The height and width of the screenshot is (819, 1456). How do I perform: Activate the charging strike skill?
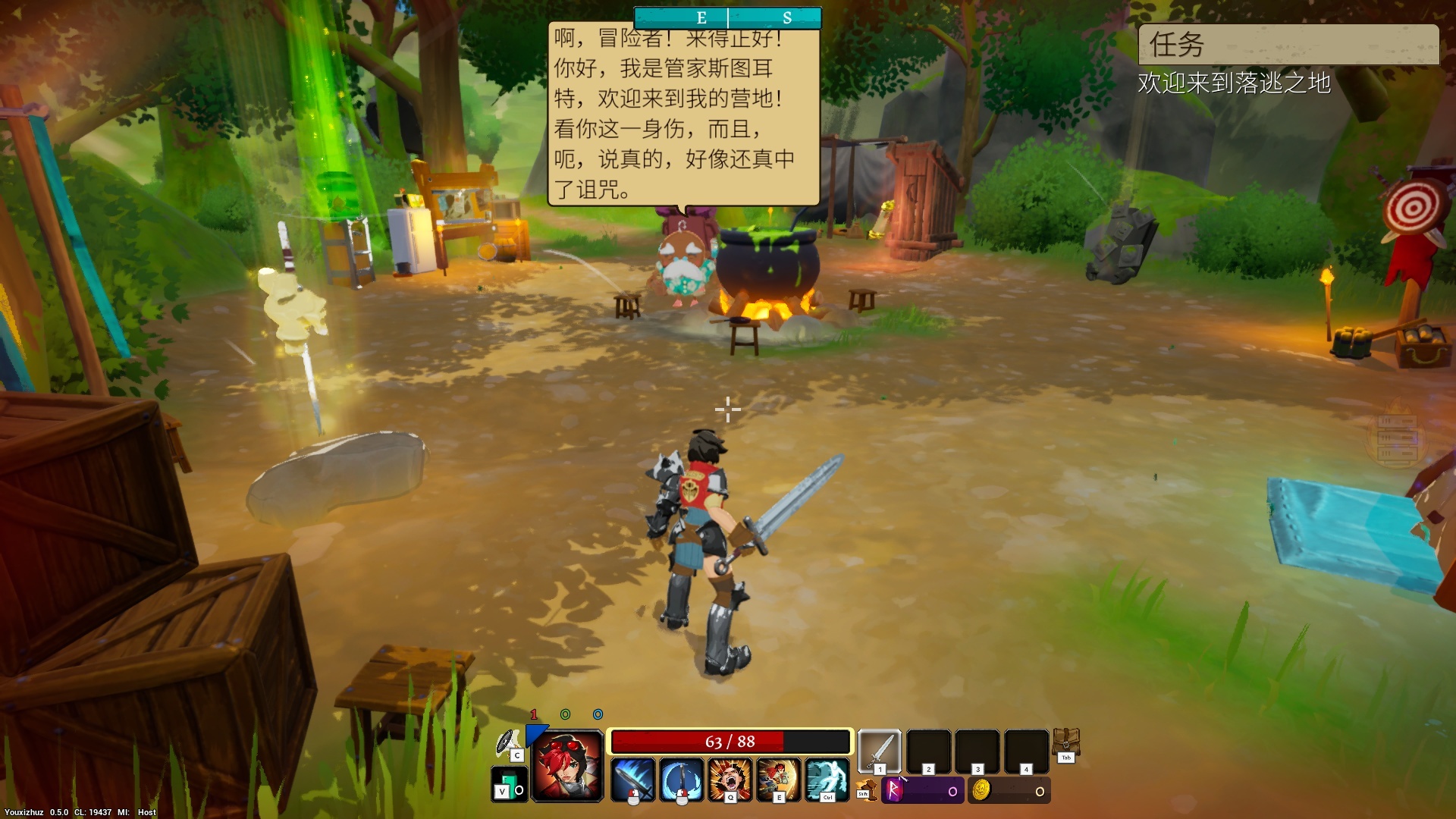pyautogui.click(x=778, y=780)
